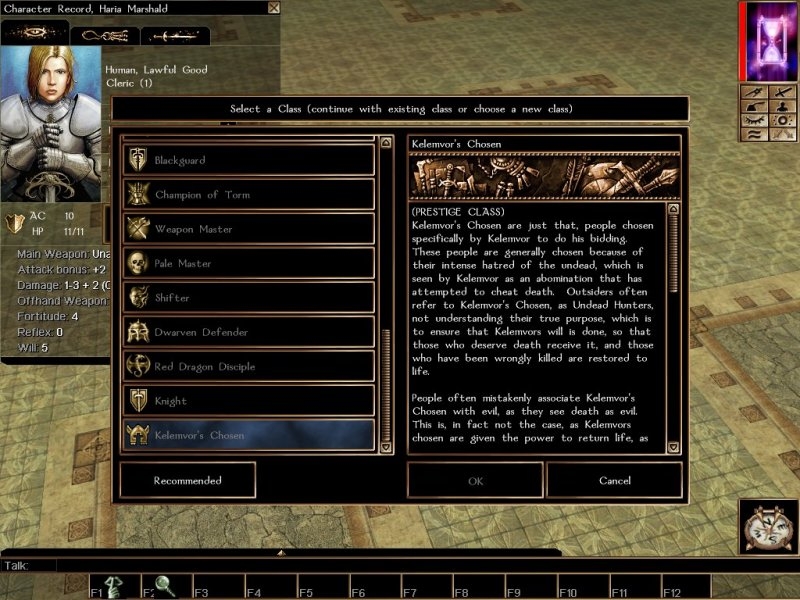
Task: Choose Champion of Torm class
Action: pos(248,194)
